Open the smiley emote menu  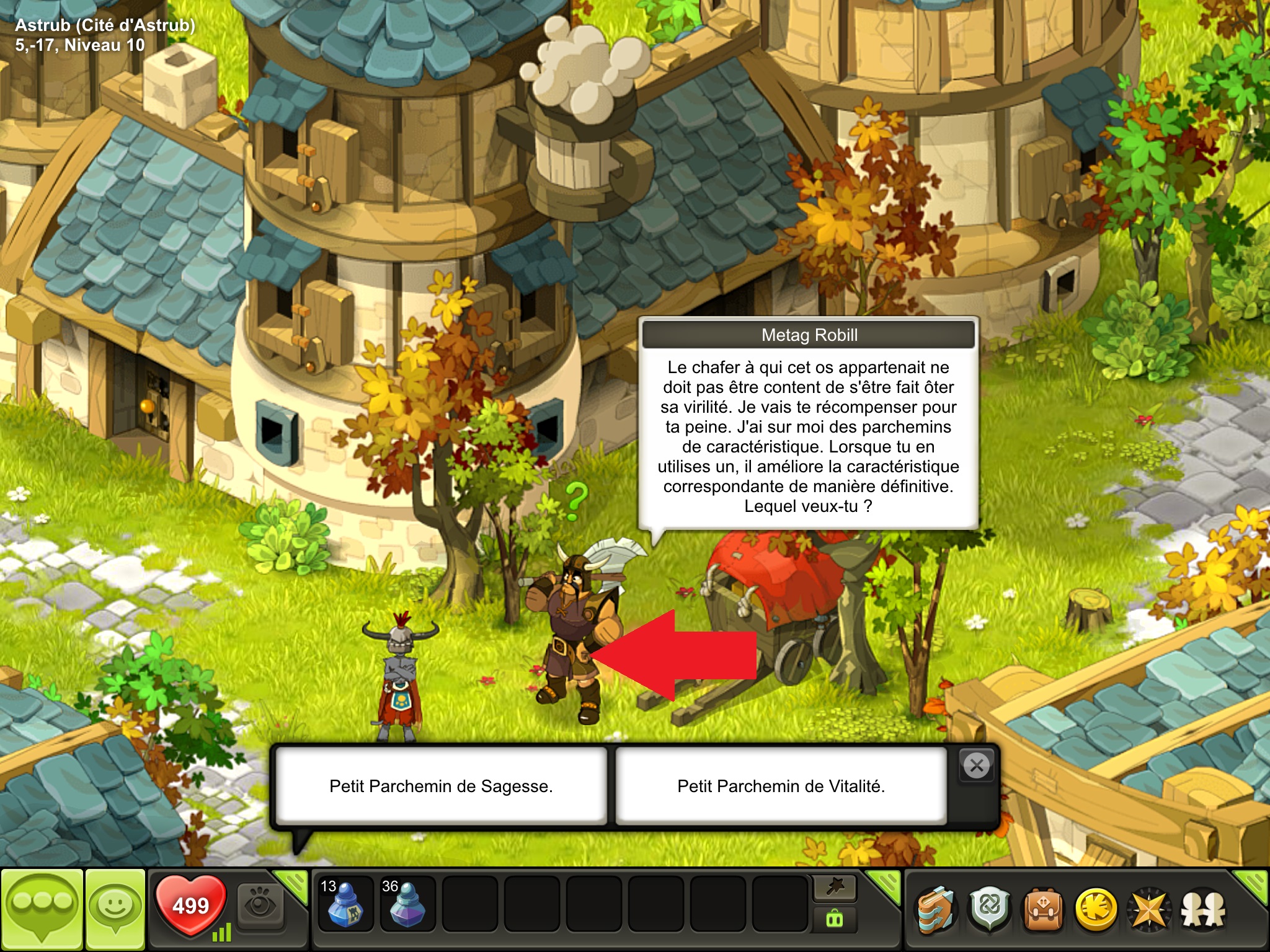click(x=115, y=909)
